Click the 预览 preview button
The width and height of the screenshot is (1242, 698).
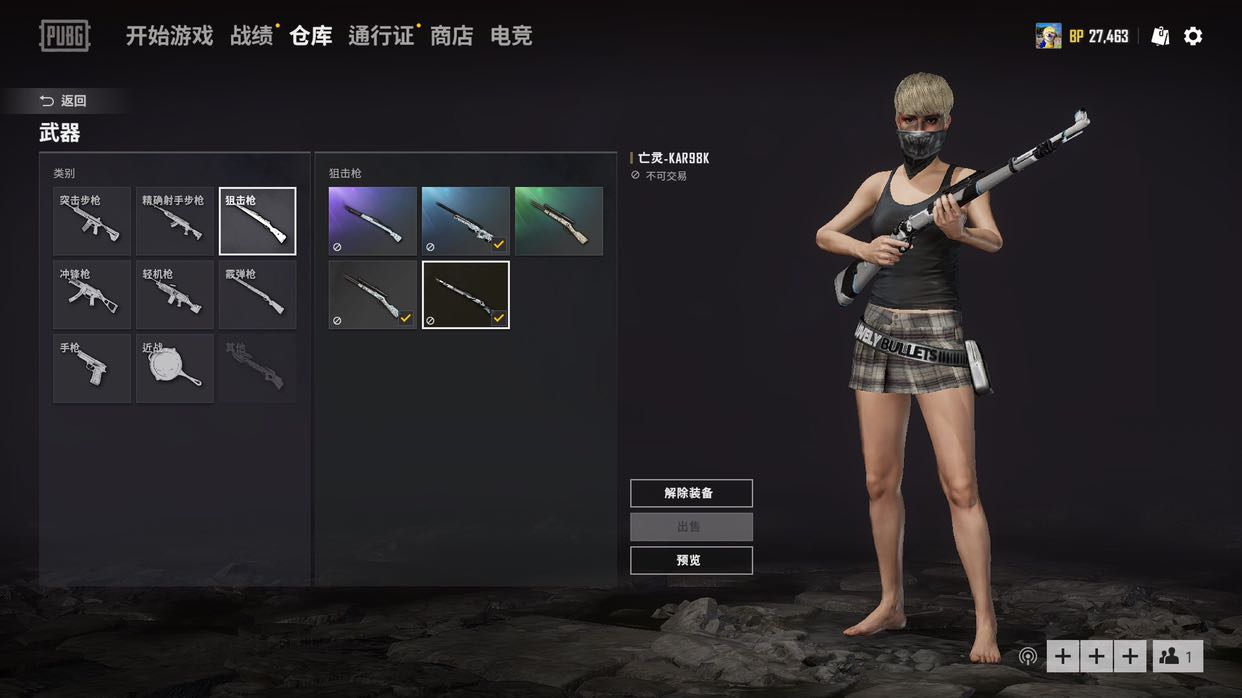[691, 560]
